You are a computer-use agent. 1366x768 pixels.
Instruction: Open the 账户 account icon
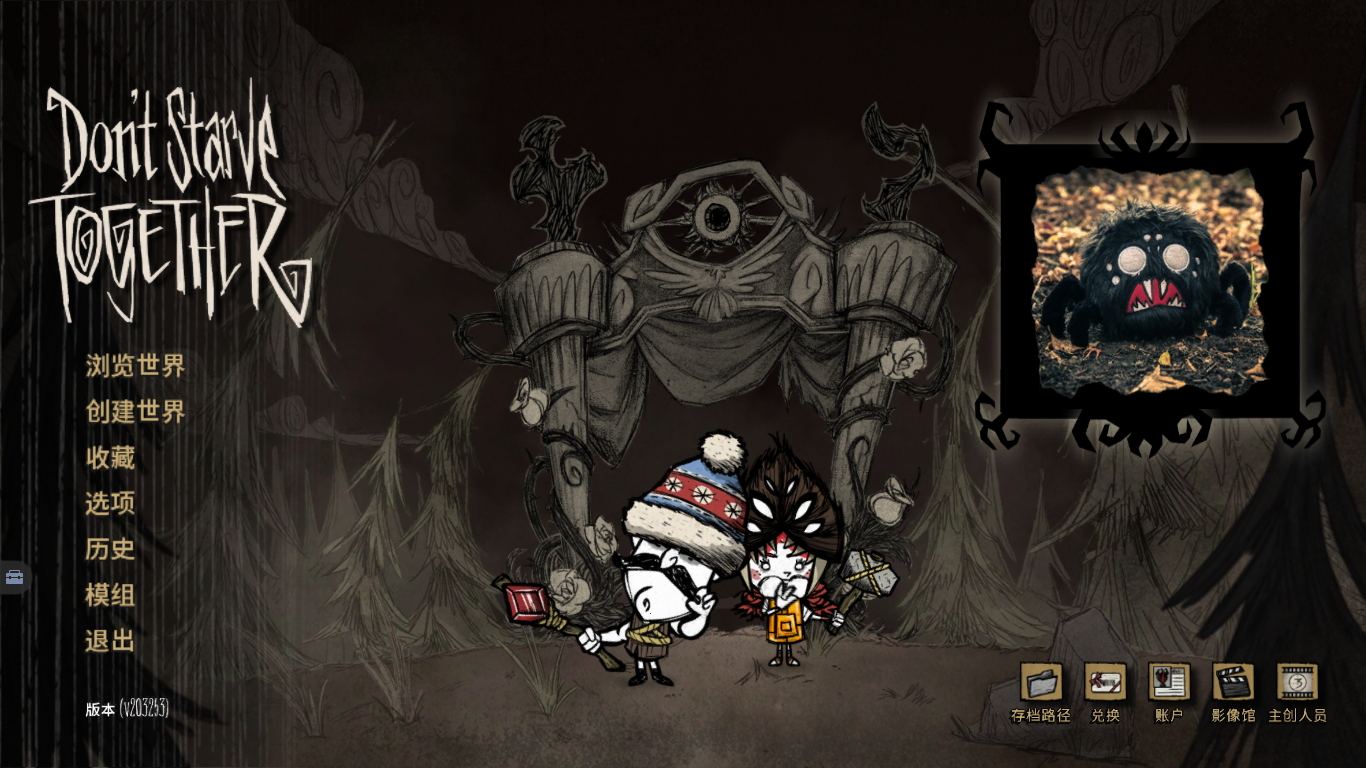click(x=1169, y=683)
